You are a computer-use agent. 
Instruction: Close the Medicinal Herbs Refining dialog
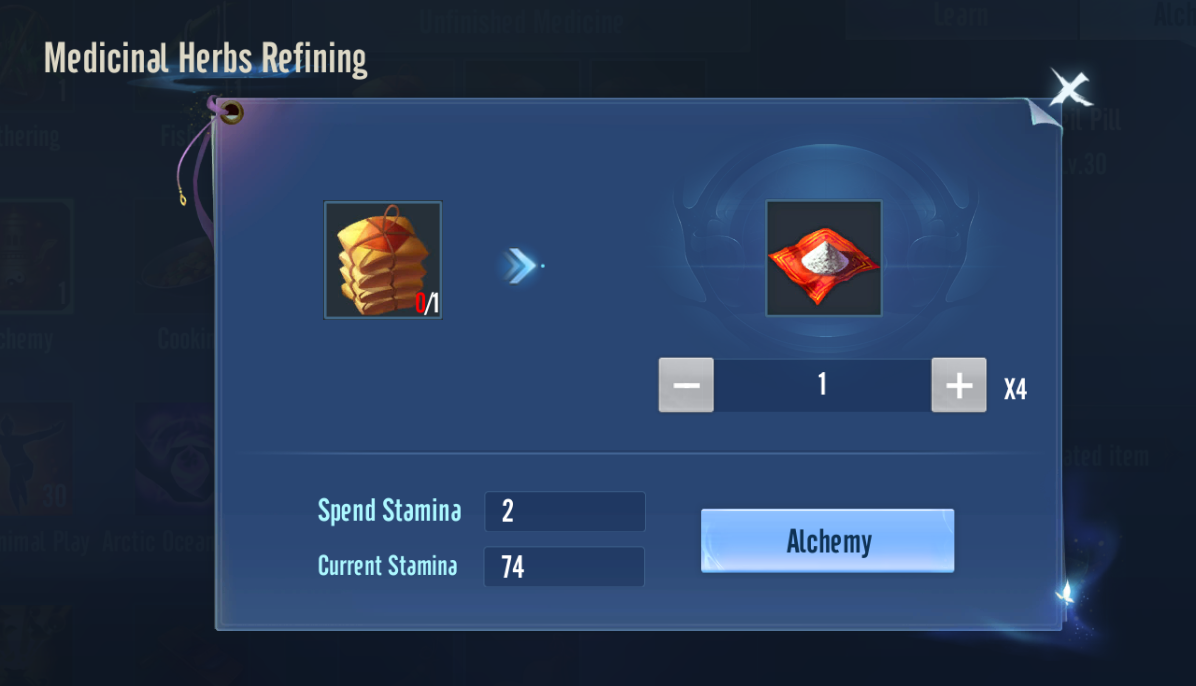(x=1069, y=91)
